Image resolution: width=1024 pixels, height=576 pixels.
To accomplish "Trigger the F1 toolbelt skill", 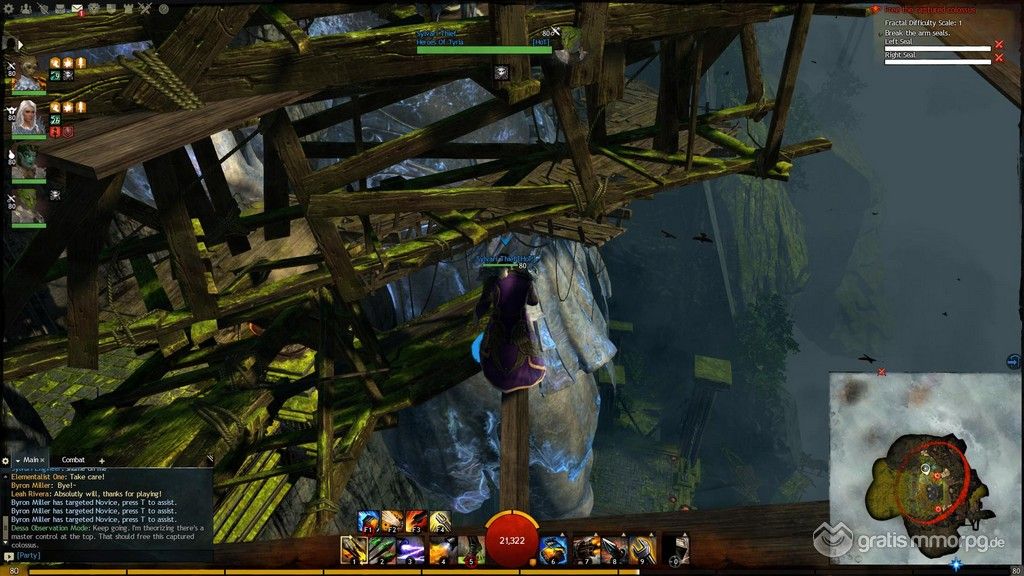I will coord(365,520).
